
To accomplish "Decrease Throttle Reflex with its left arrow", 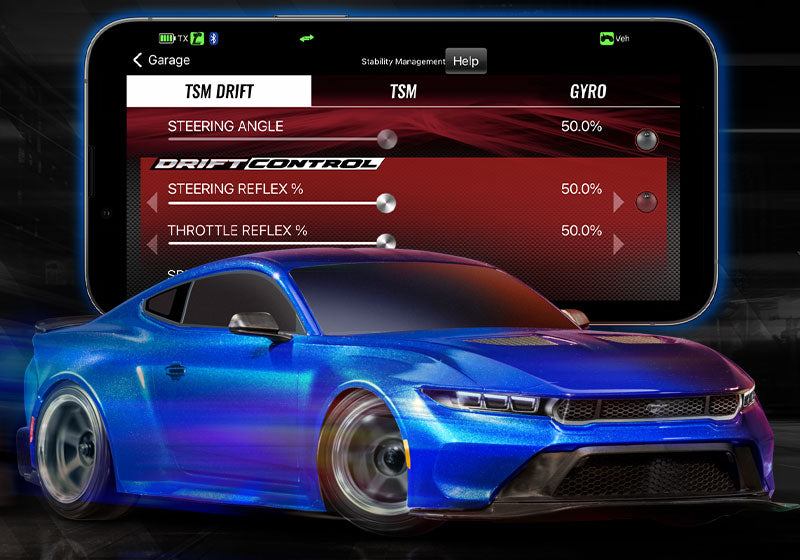I will click(152, 244).
